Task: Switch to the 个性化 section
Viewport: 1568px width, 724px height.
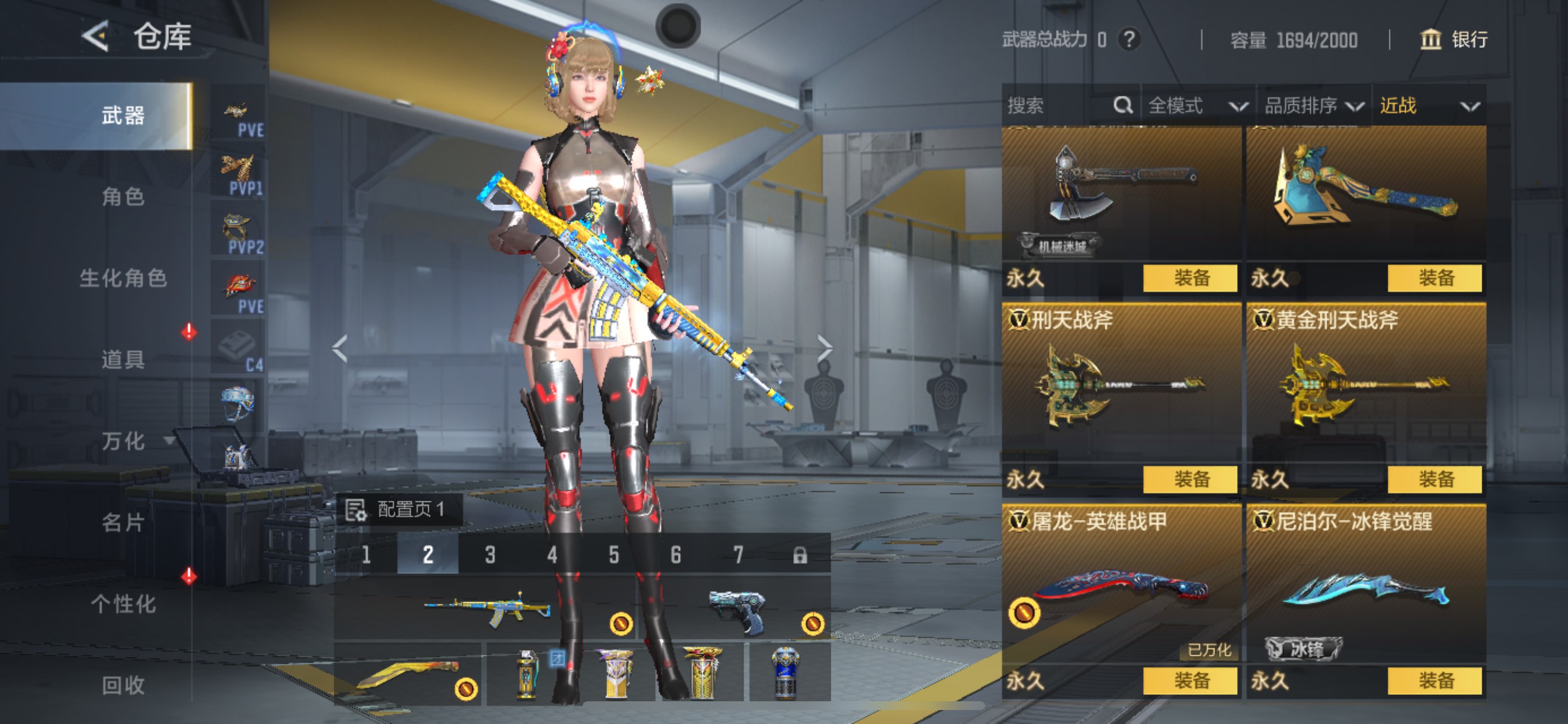Action: click(x=123, y=603)
